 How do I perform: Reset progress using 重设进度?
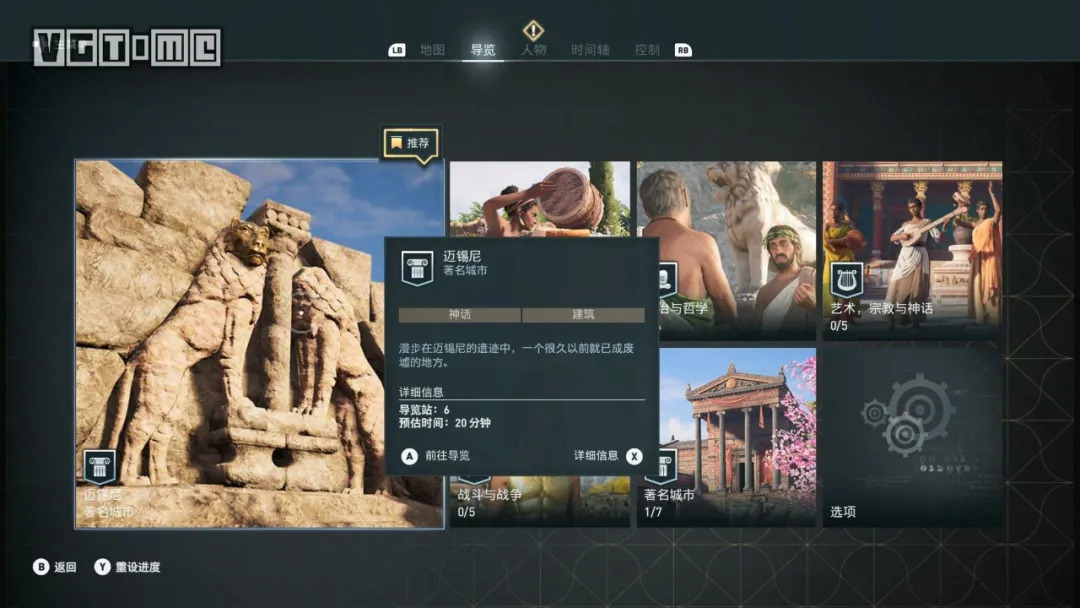pos(127,567)
